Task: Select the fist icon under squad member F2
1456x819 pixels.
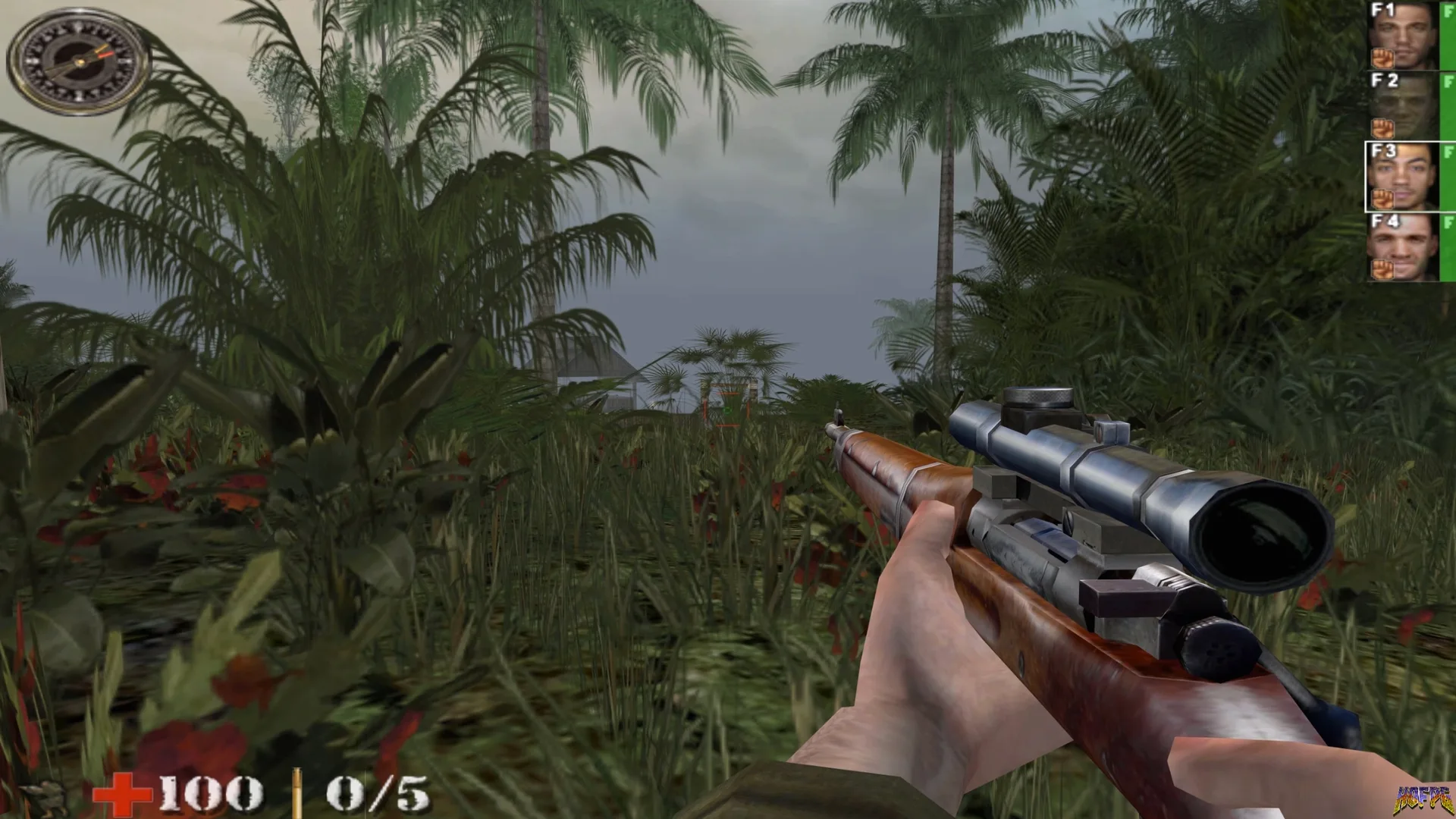Action: click(x=1383, y=129)
